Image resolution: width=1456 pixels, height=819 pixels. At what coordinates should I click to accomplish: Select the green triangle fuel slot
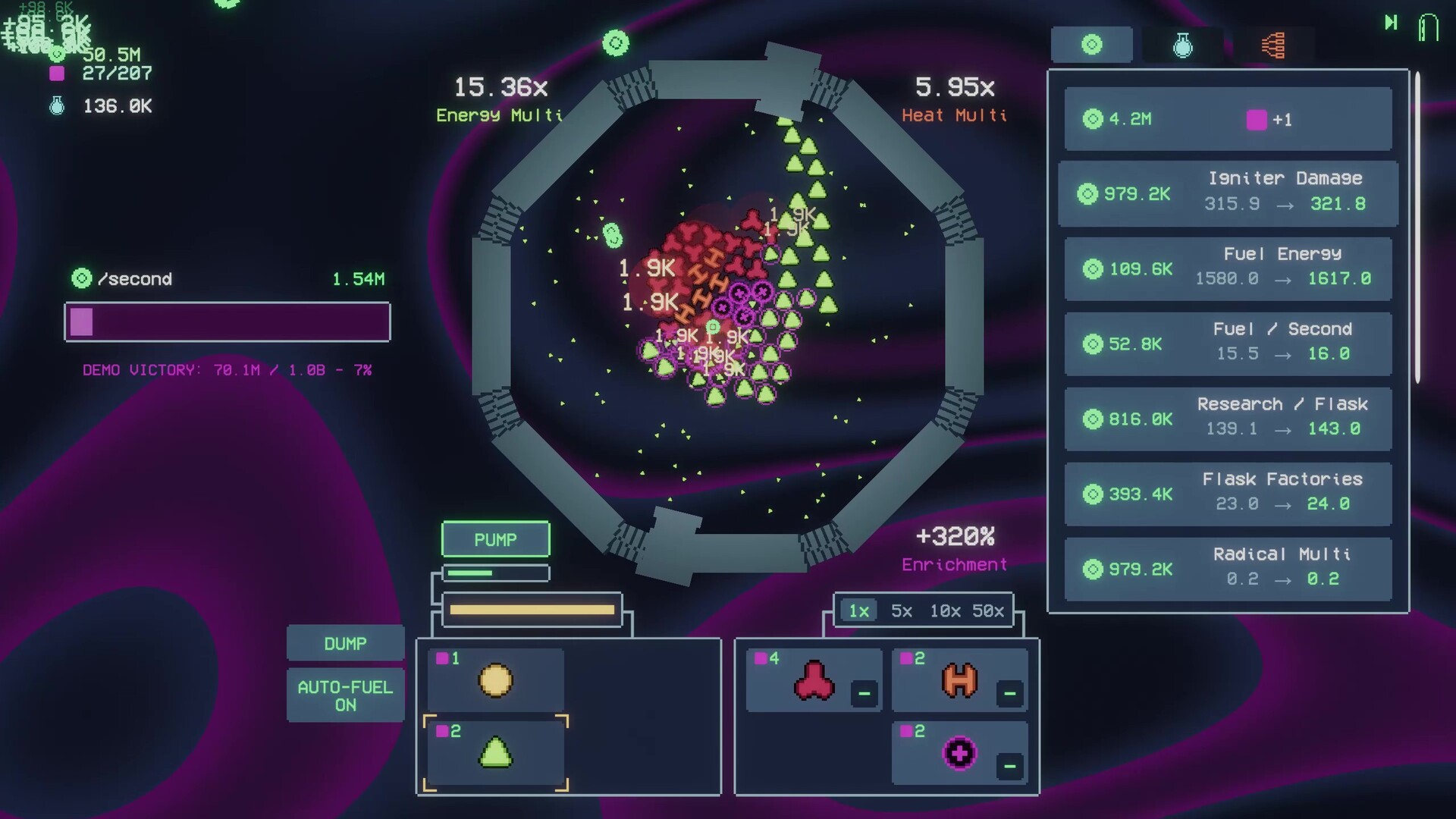pos(496,753)
